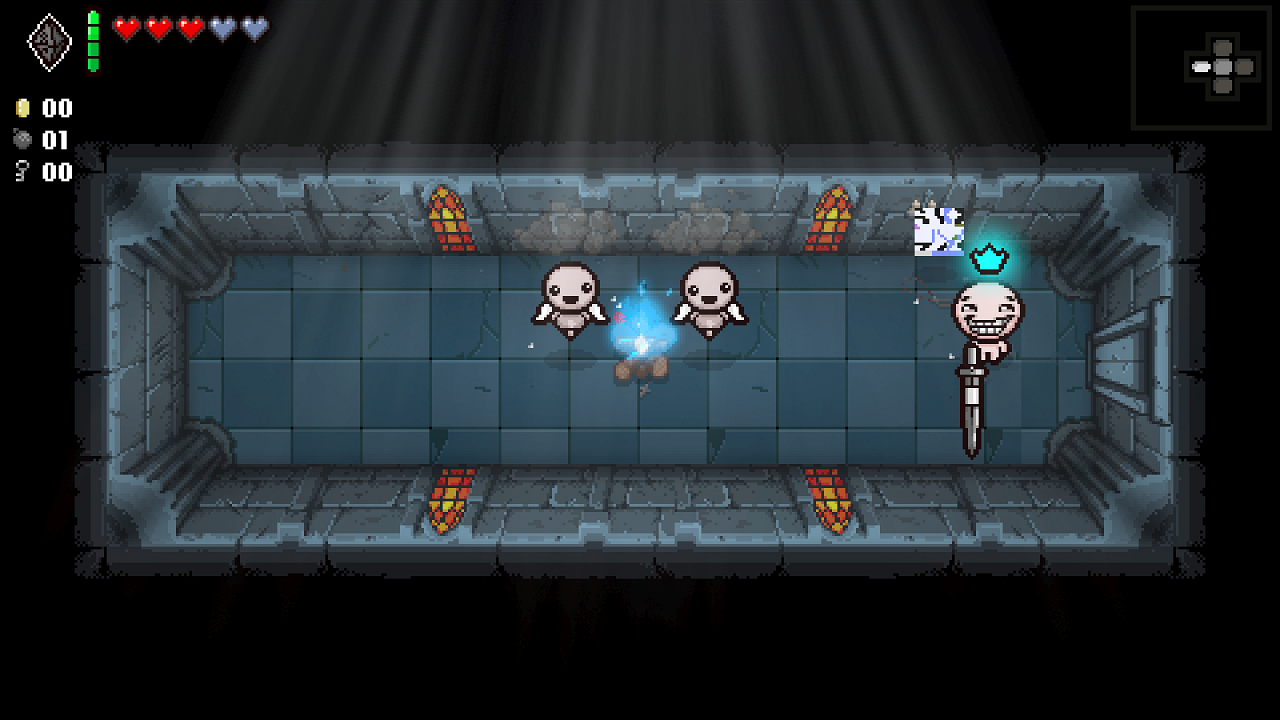Click the coin counter icon
This screenshot has width=1280, height=720.
coord(22,108)
